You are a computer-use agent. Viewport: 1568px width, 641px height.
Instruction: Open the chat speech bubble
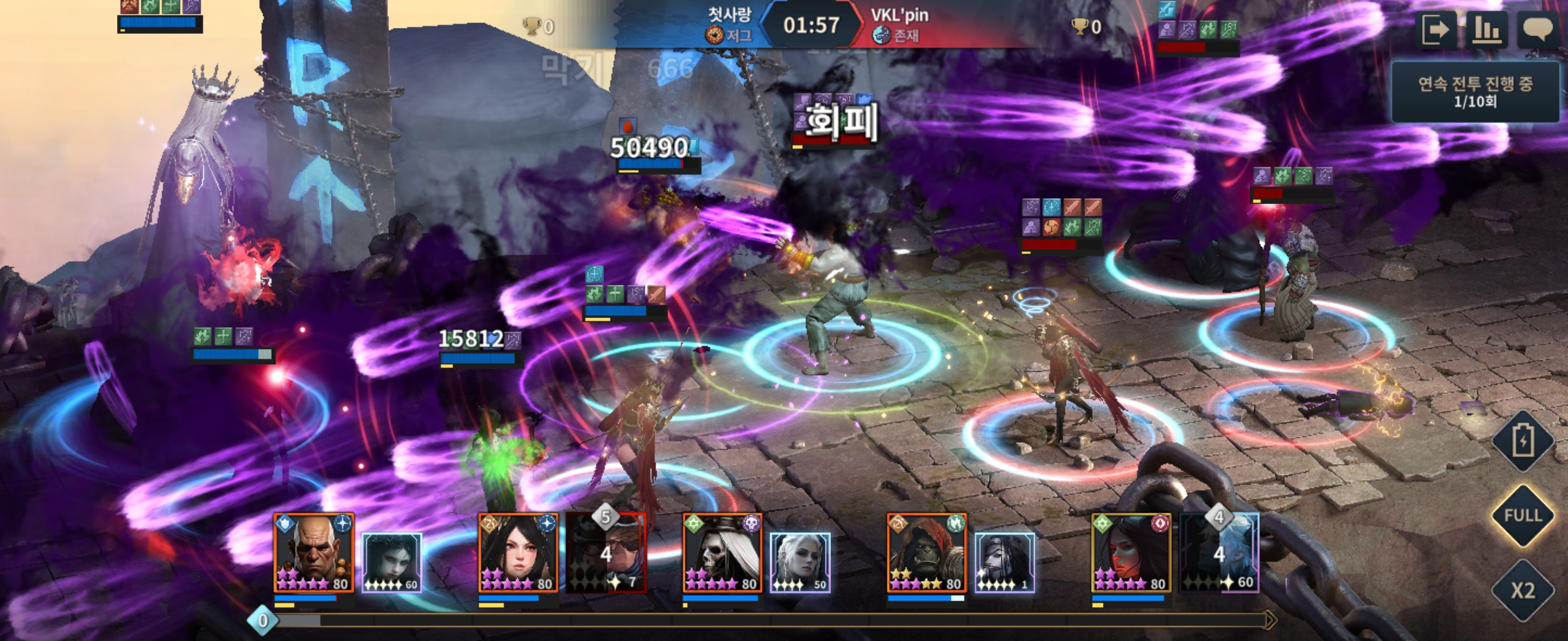1538,29
